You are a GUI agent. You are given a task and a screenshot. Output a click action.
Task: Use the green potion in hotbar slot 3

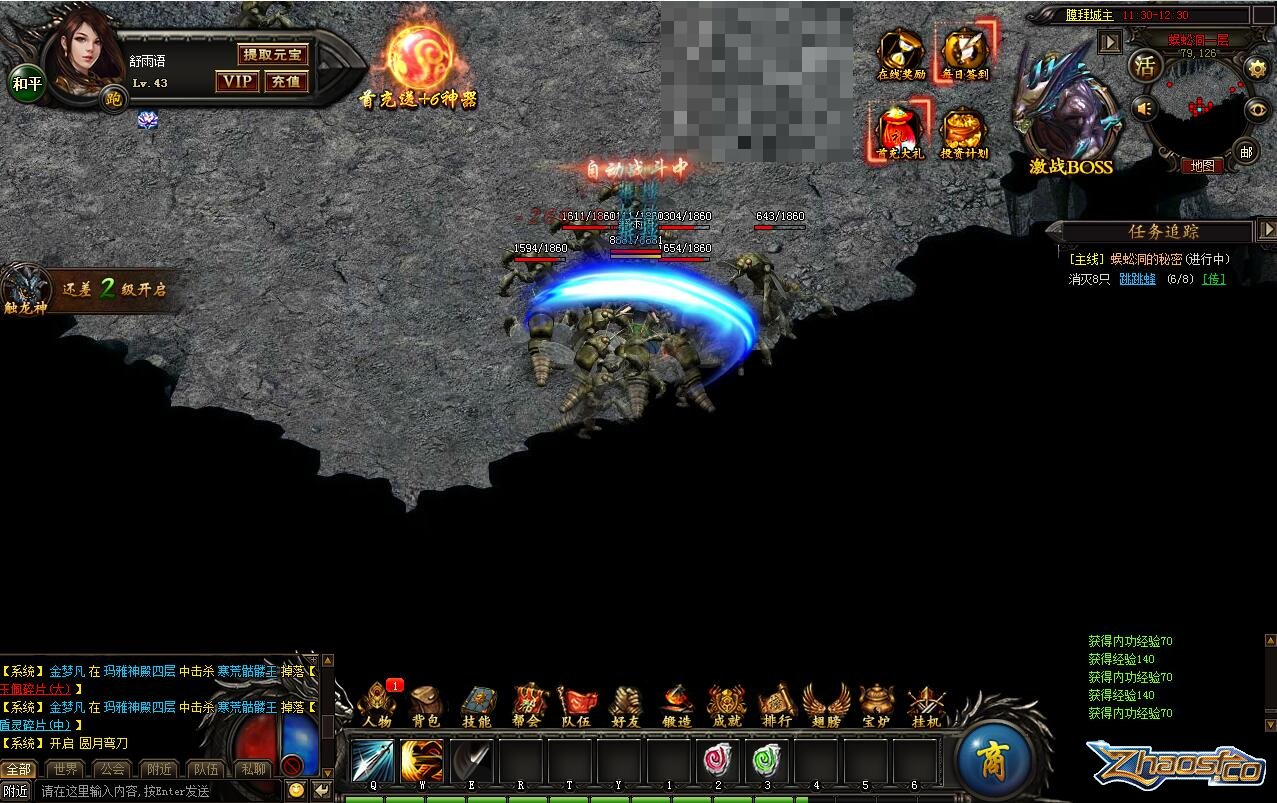767,761
